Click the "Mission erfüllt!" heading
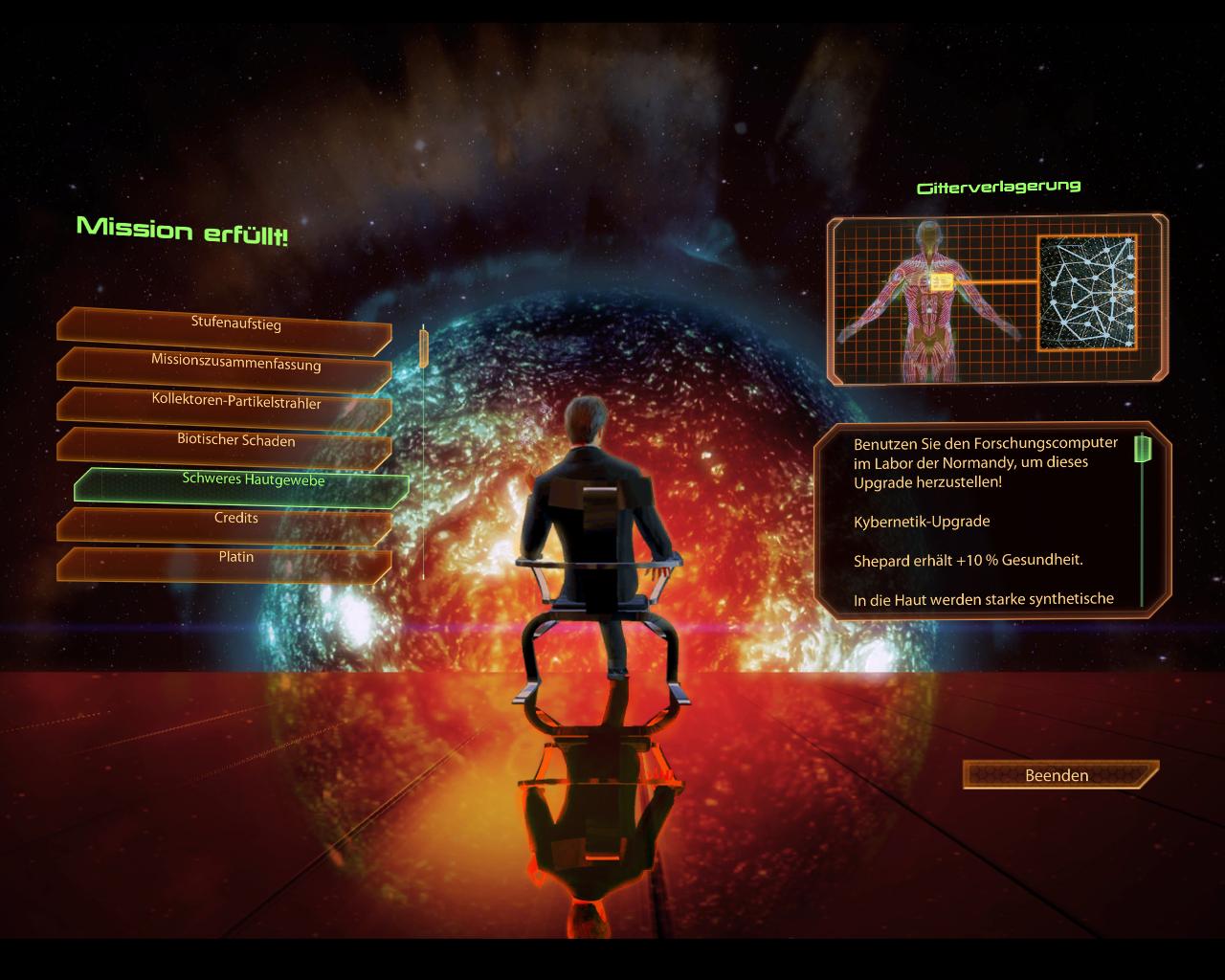 click(x=184, y=230)
